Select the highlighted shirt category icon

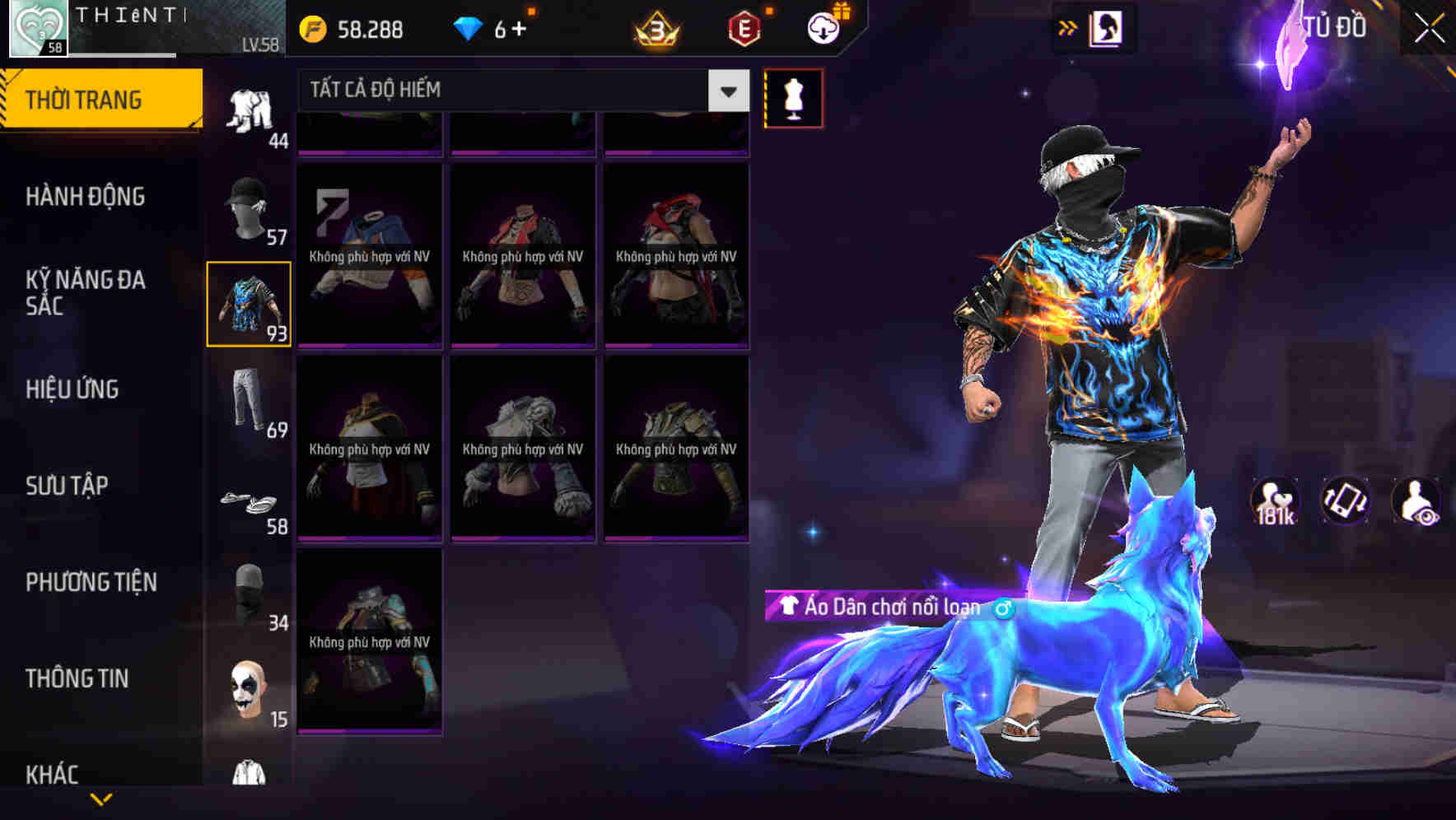point(250,303)
